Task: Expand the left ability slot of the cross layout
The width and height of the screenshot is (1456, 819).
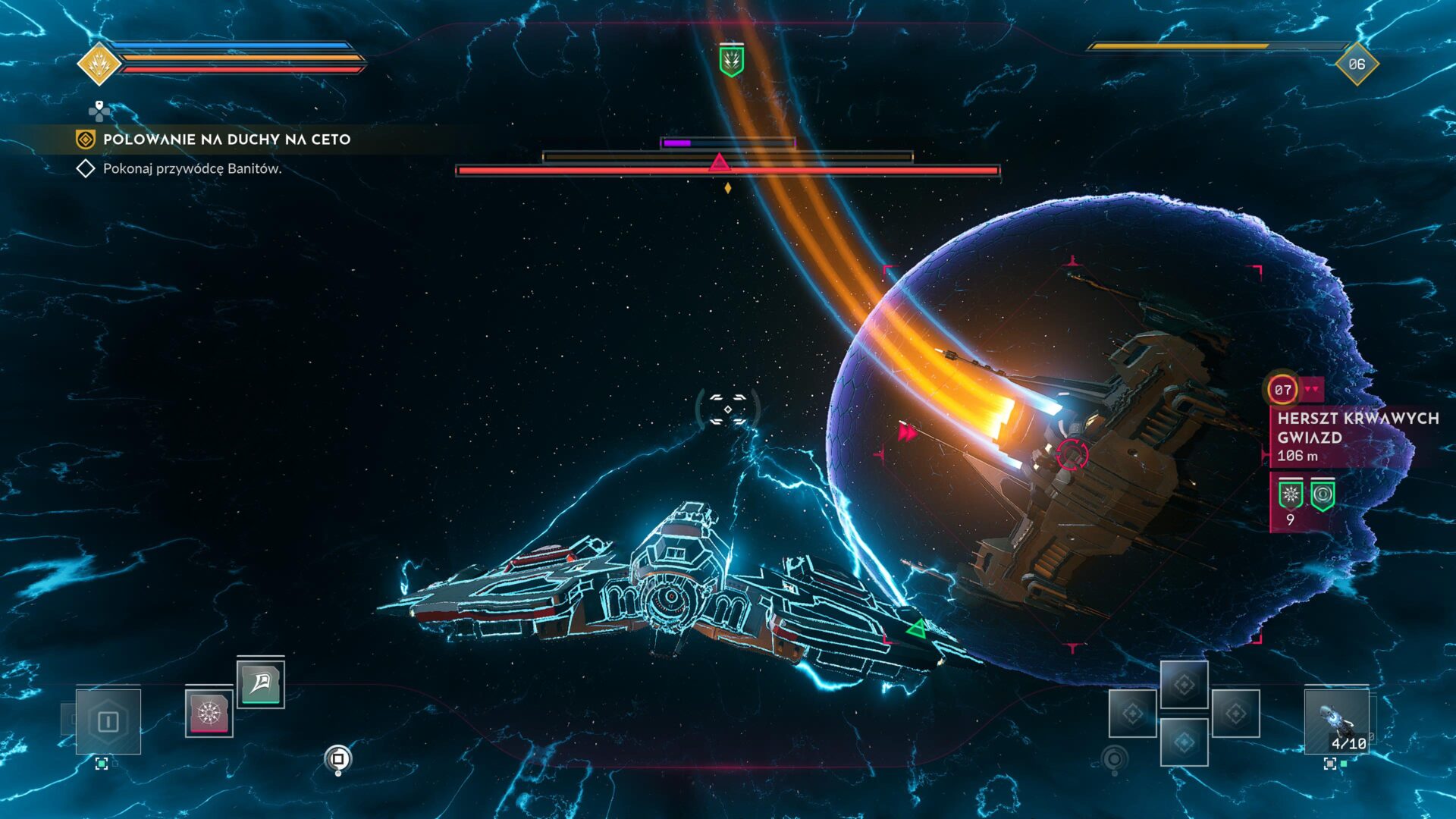Action: 1133,714
